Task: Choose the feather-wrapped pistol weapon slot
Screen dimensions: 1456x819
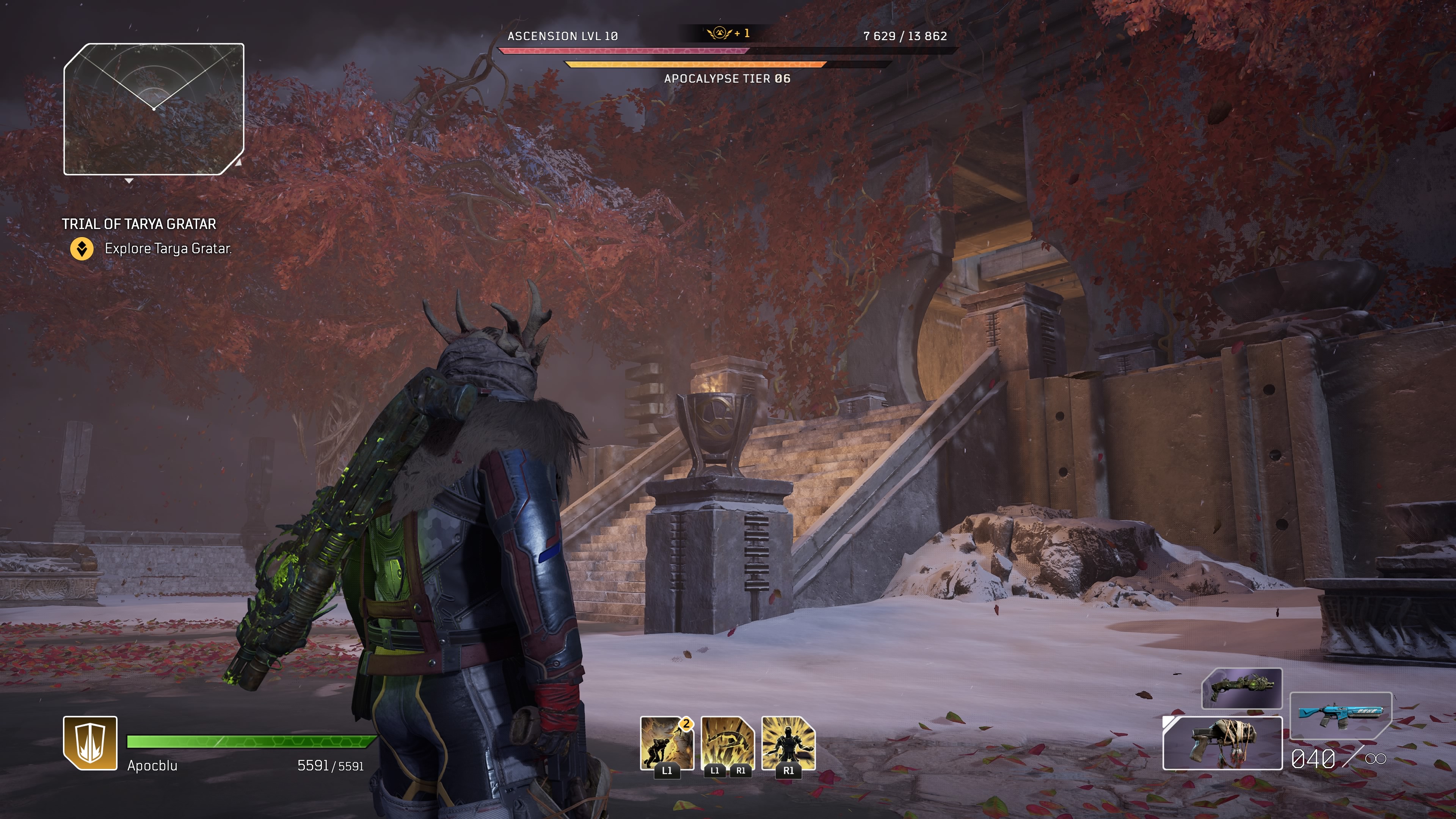Action: tap(1222, 743)
